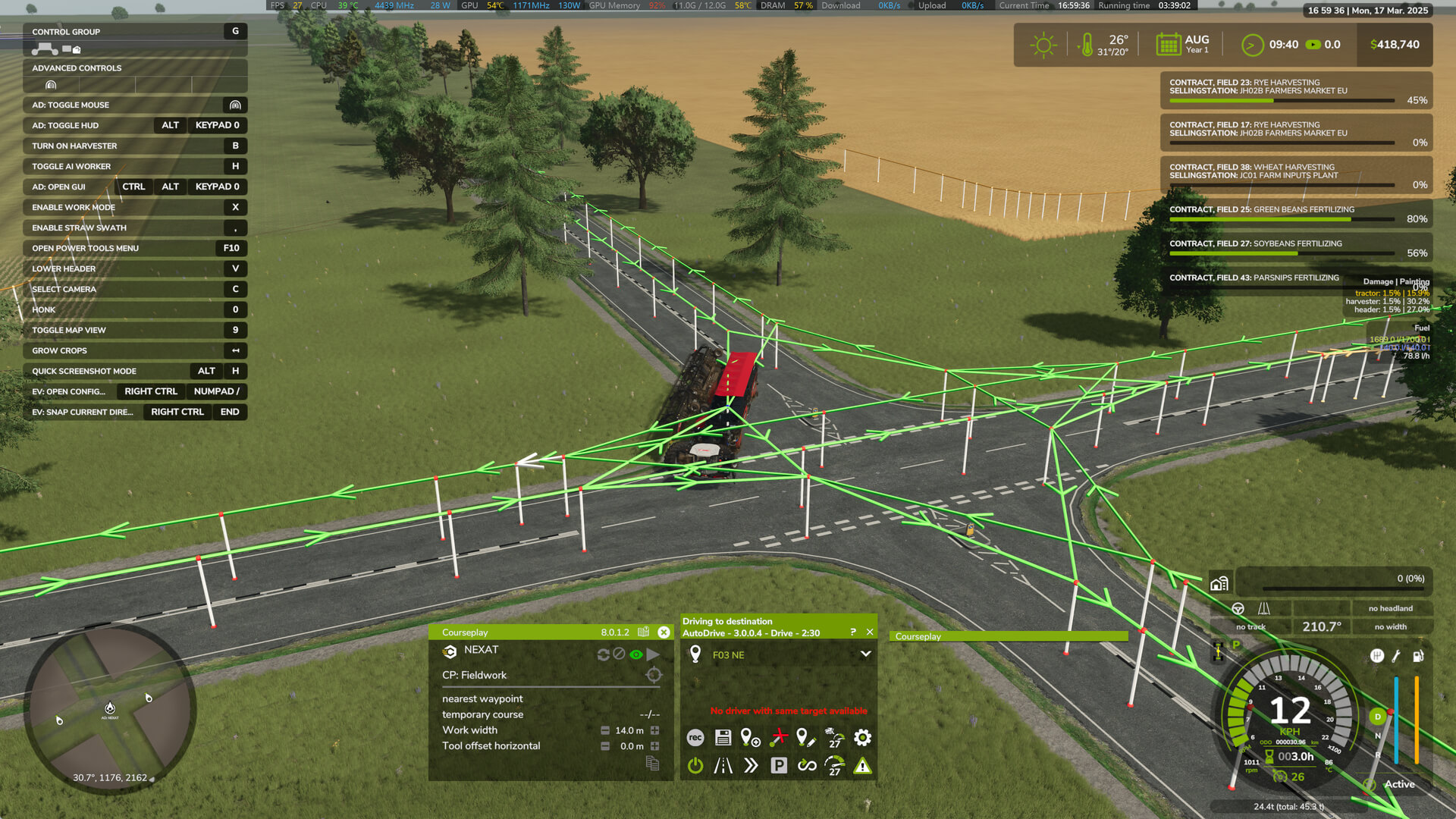This screenshot has width=1456, height=819.
Task: Decrease the Courseplay work width
Action: (x=605, y=730)
